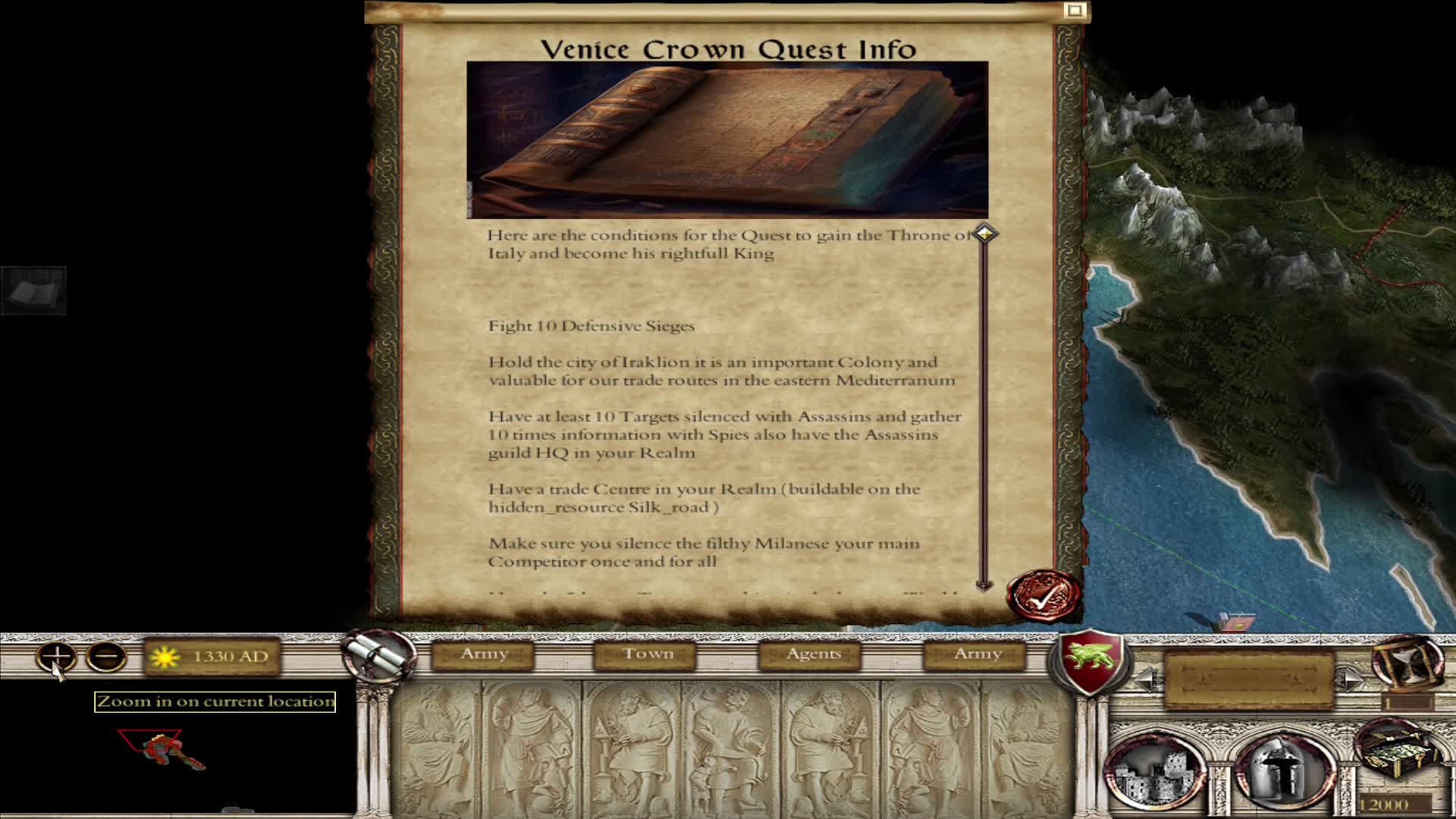Click the Venice faction shield emblem

(1090, 662)
